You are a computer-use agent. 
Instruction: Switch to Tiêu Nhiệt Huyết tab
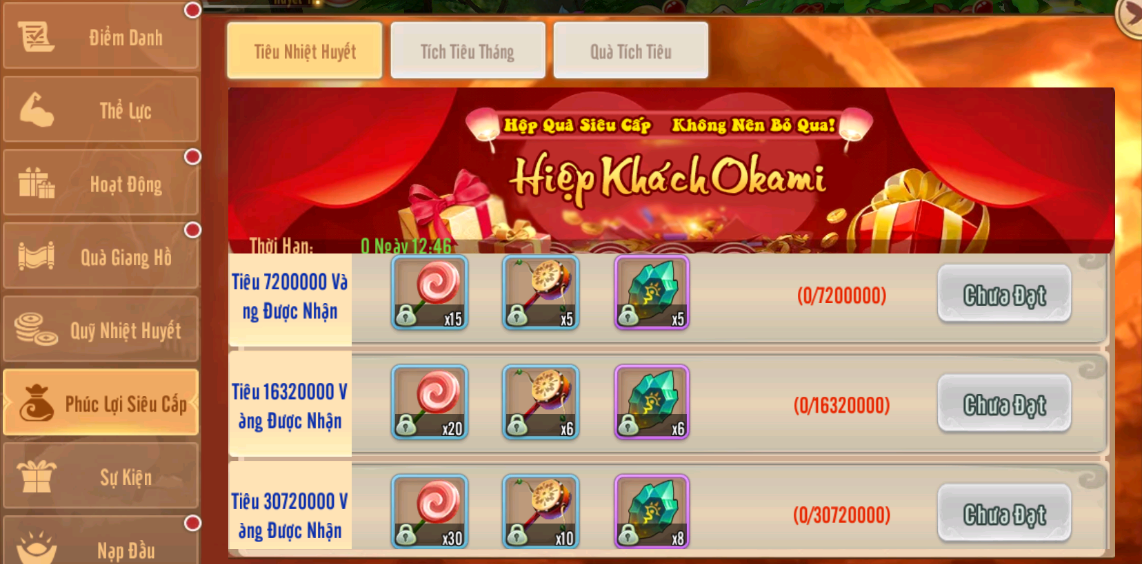(304, 51)
